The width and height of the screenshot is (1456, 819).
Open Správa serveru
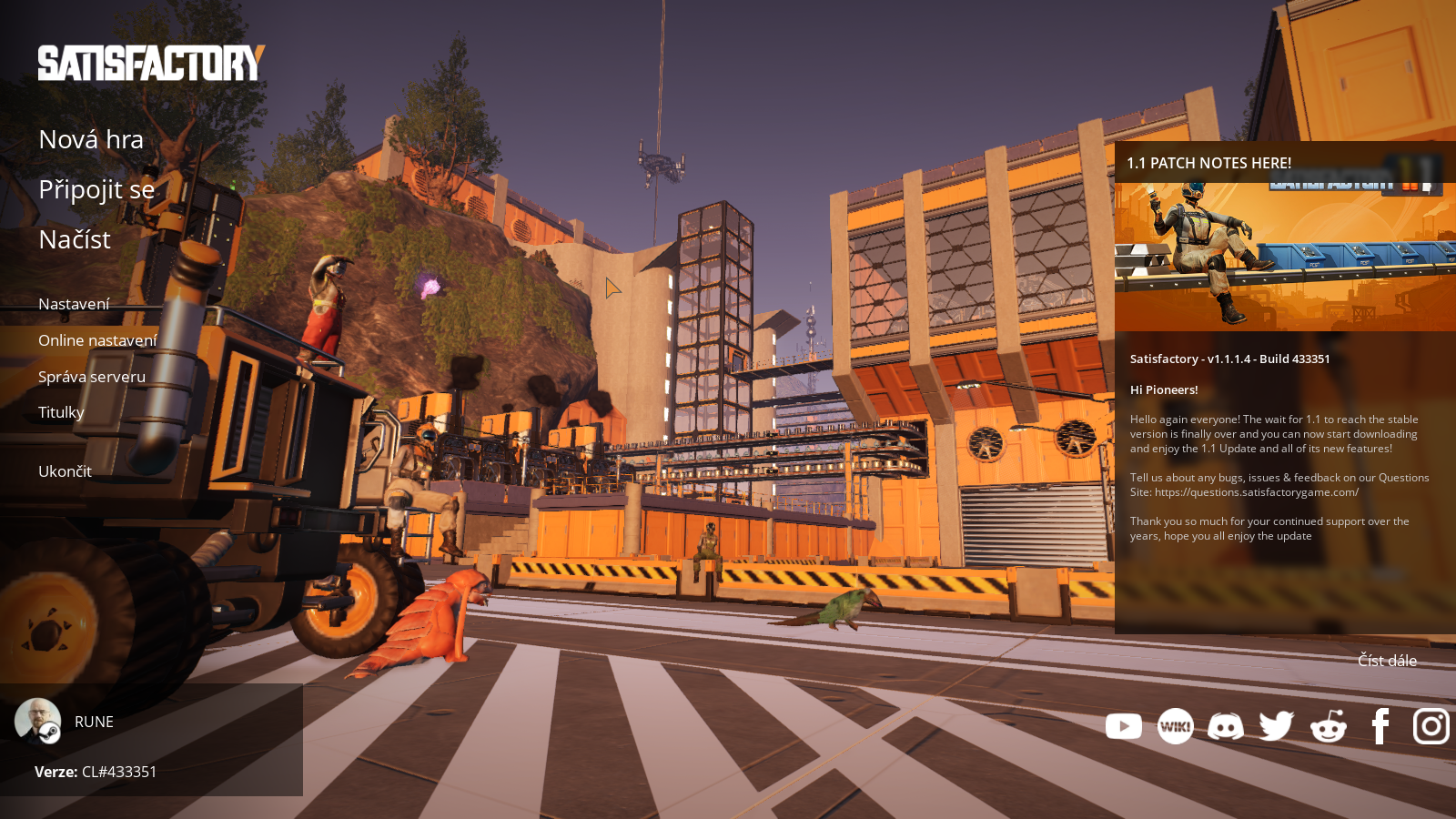(x=92, y=377)
